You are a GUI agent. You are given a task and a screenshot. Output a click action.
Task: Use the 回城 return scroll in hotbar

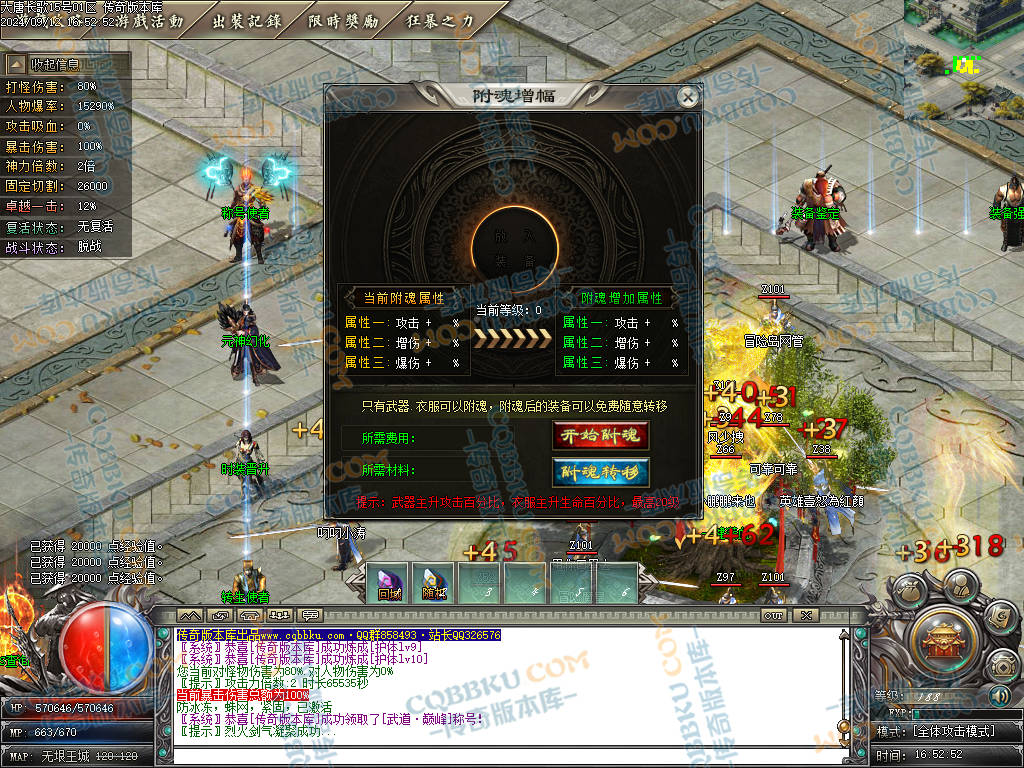(x=388, y=583)
